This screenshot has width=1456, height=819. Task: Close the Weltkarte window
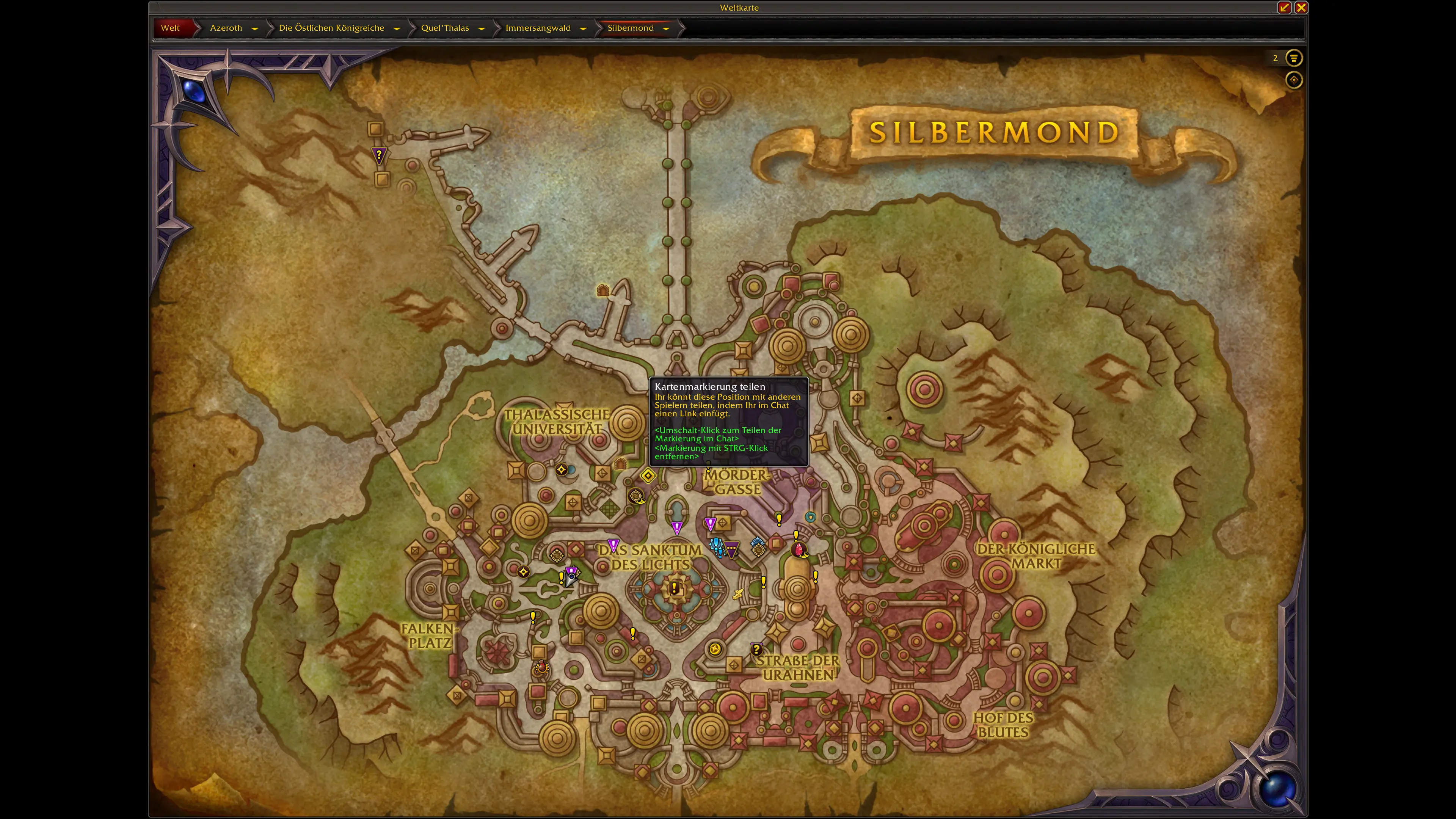click(x=1301, y=7)
